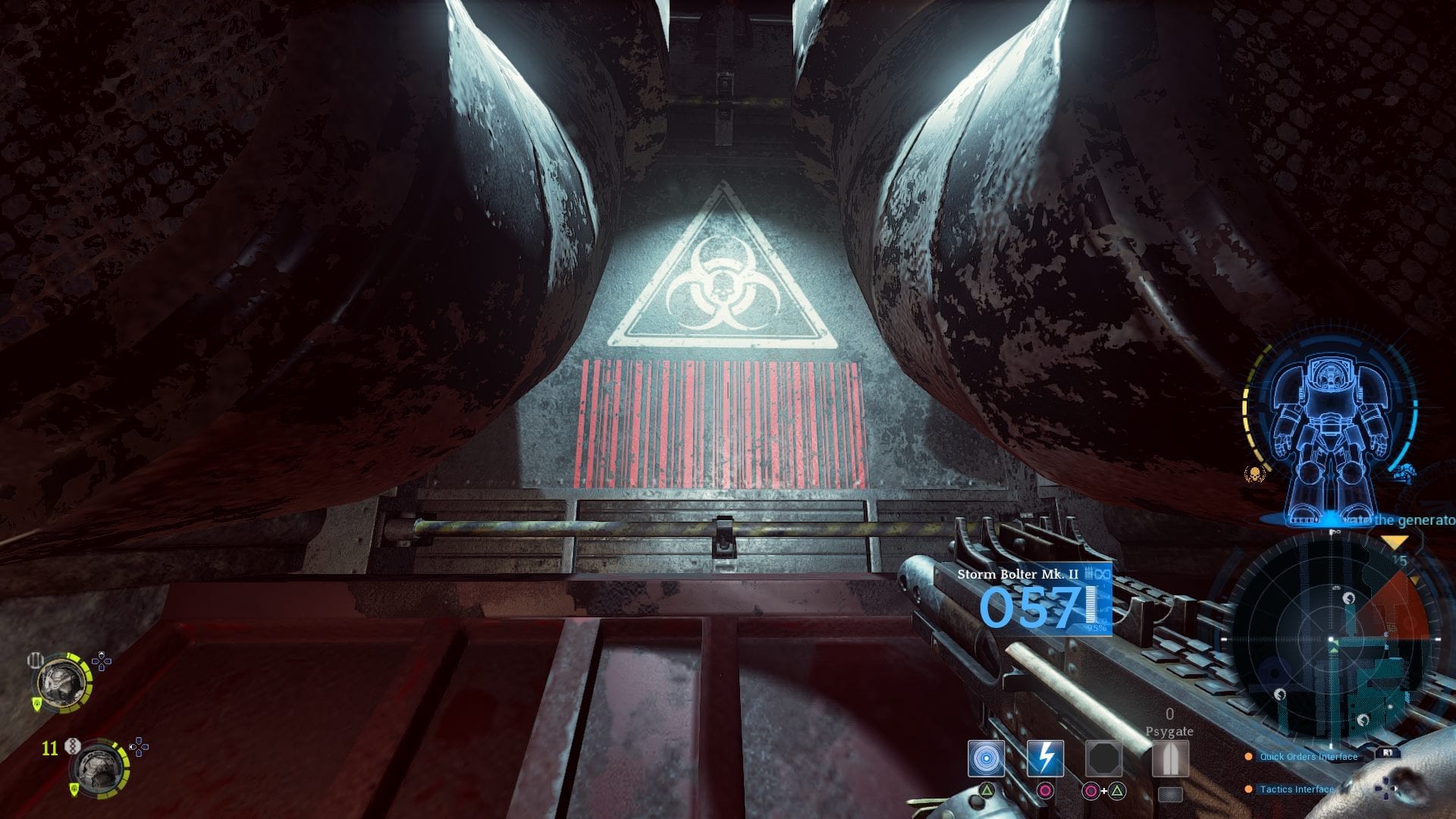Image resolution: width=1456 pixels, height=819 pixels.
Task: Trigger the lightning bolt ability
Action: coord(1045,759)
